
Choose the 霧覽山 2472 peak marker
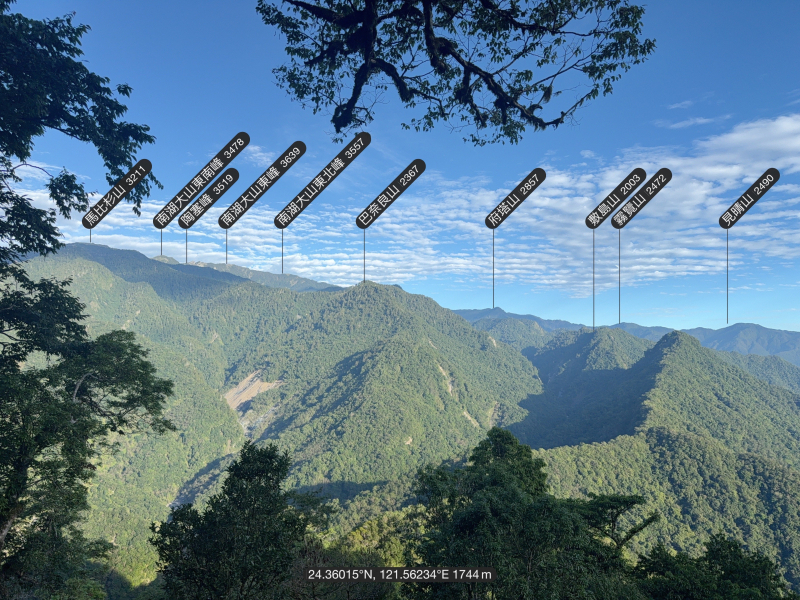(641, 198)
